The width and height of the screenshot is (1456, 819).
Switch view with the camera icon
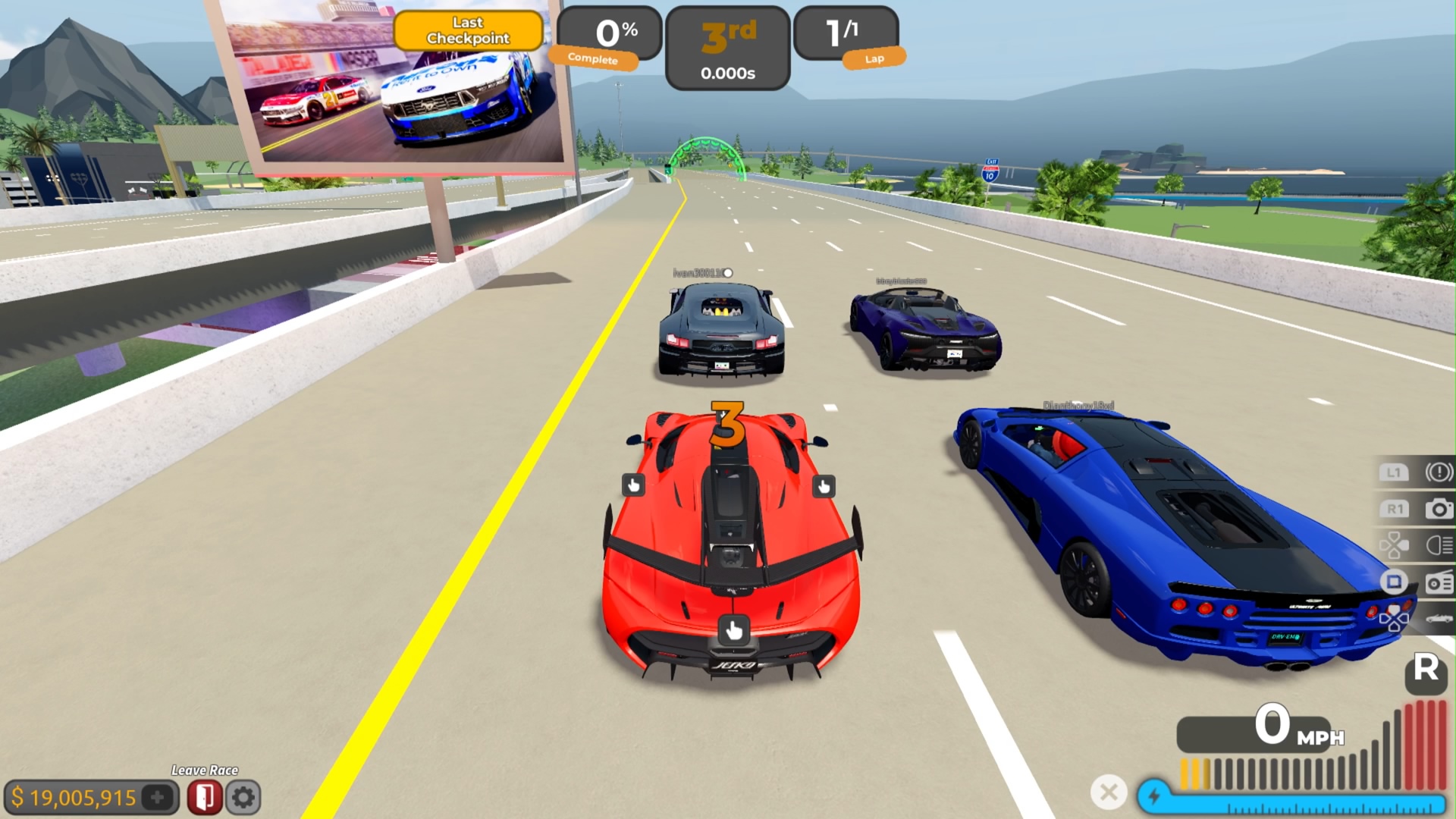point(1439,509)
